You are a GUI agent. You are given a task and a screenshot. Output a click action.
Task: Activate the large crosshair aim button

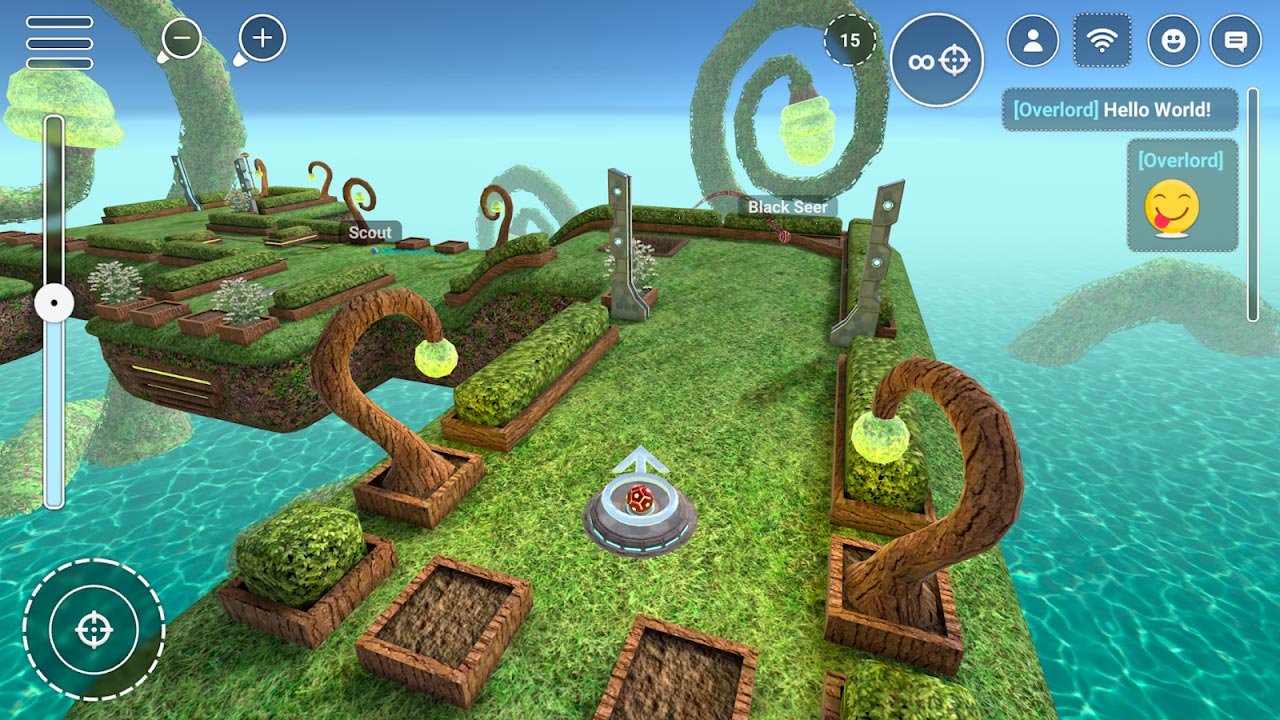(x=94, y=630)
